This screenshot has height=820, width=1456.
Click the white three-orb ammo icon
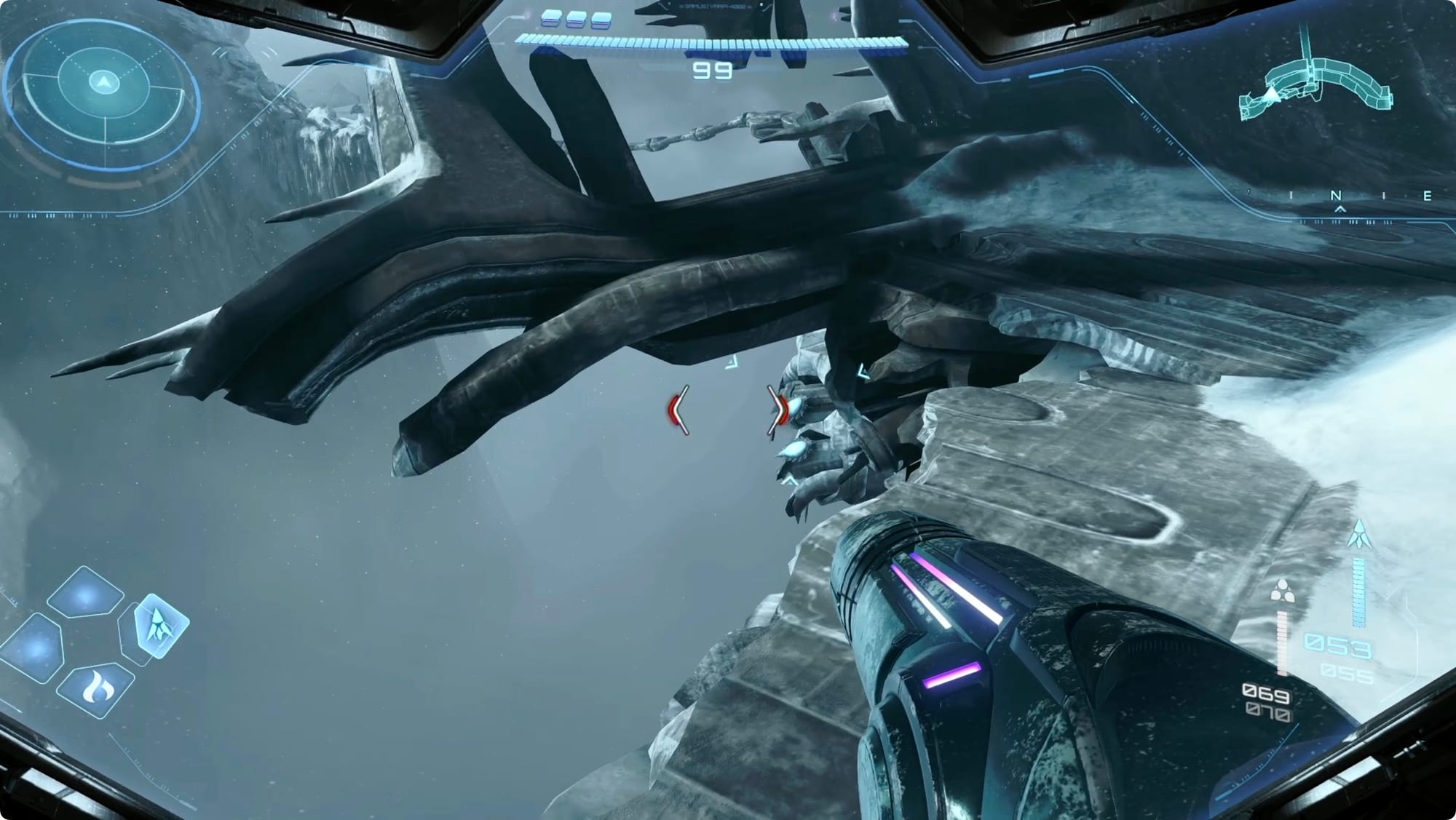1282,591
